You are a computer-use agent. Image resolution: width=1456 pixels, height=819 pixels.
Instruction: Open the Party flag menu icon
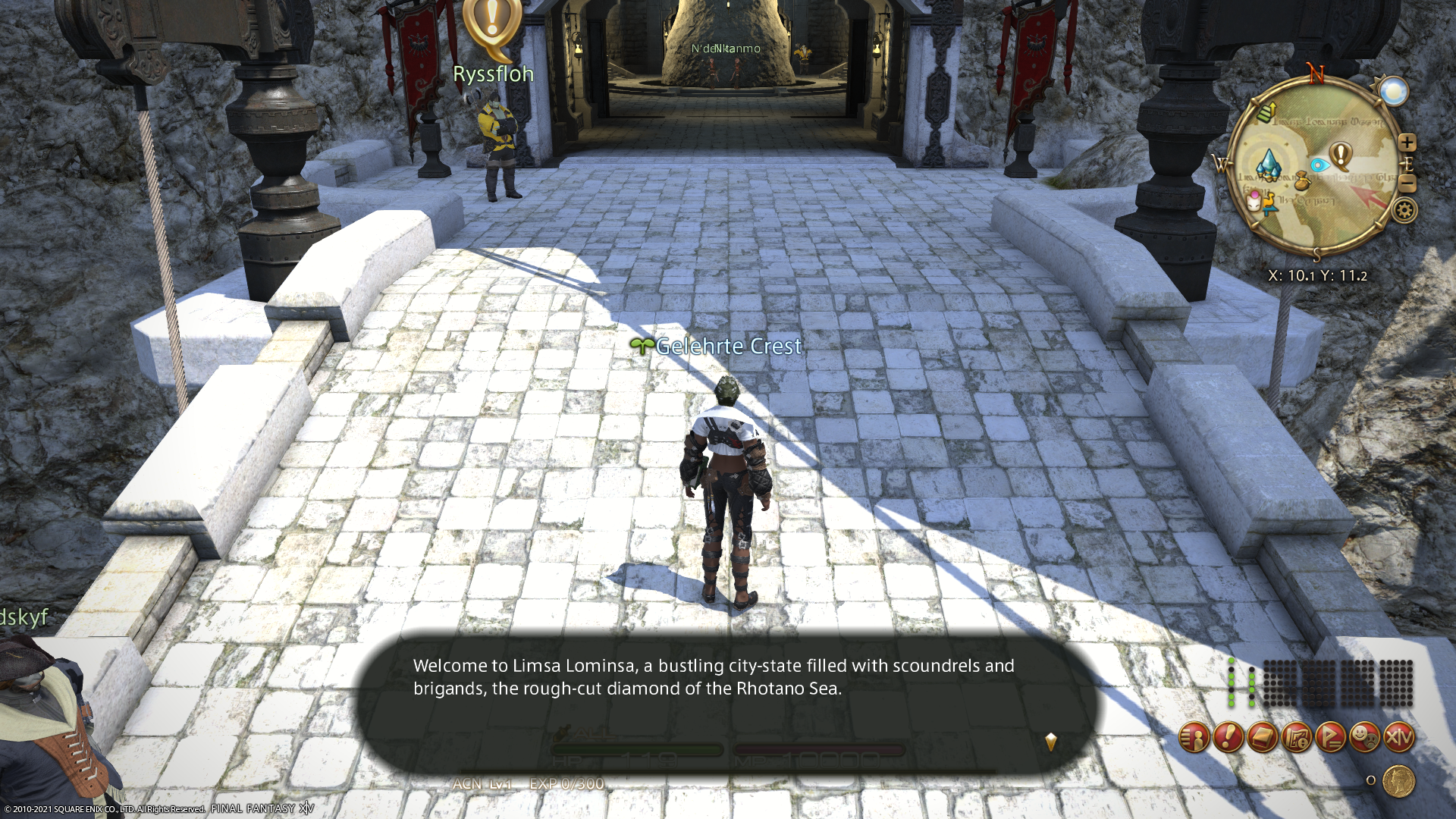click(x=1331, y=737)
